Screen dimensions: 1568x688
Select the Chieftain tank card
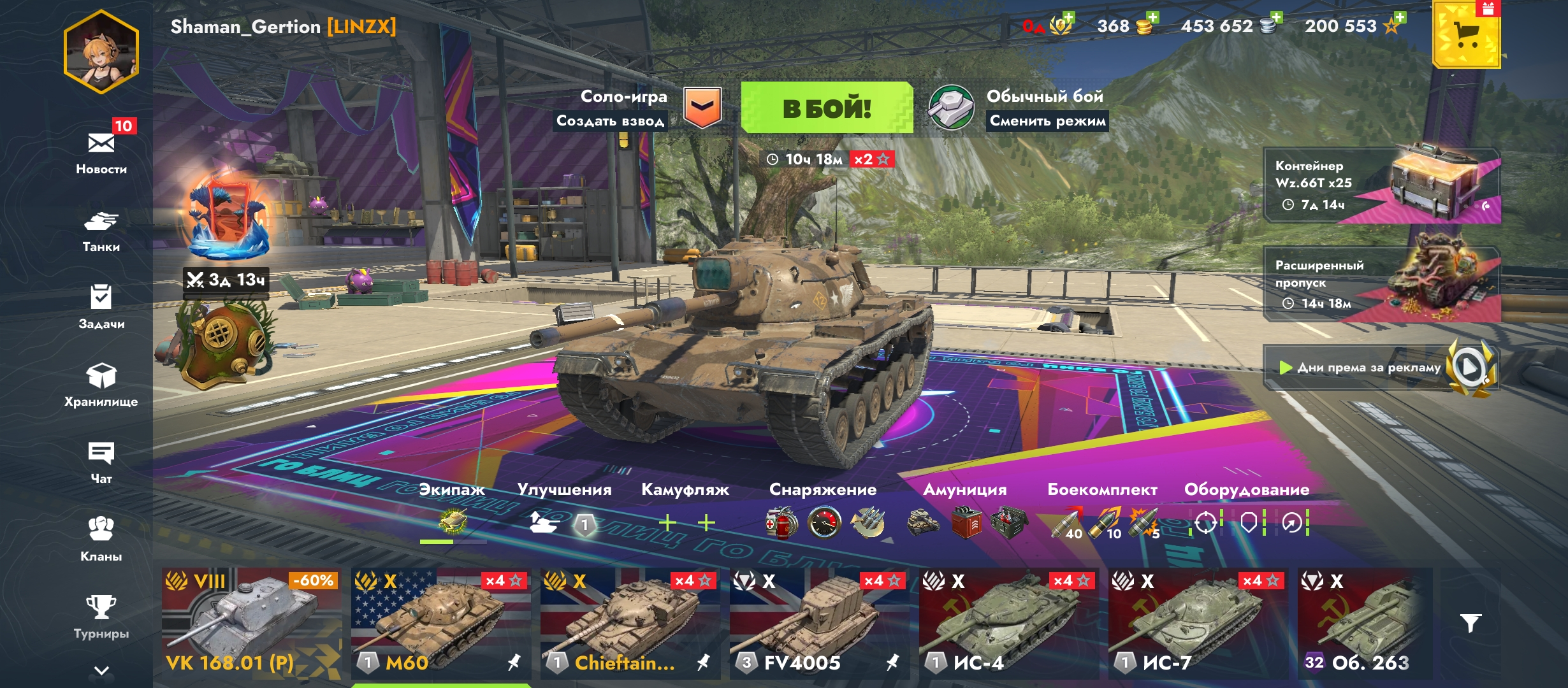(630, 623)
